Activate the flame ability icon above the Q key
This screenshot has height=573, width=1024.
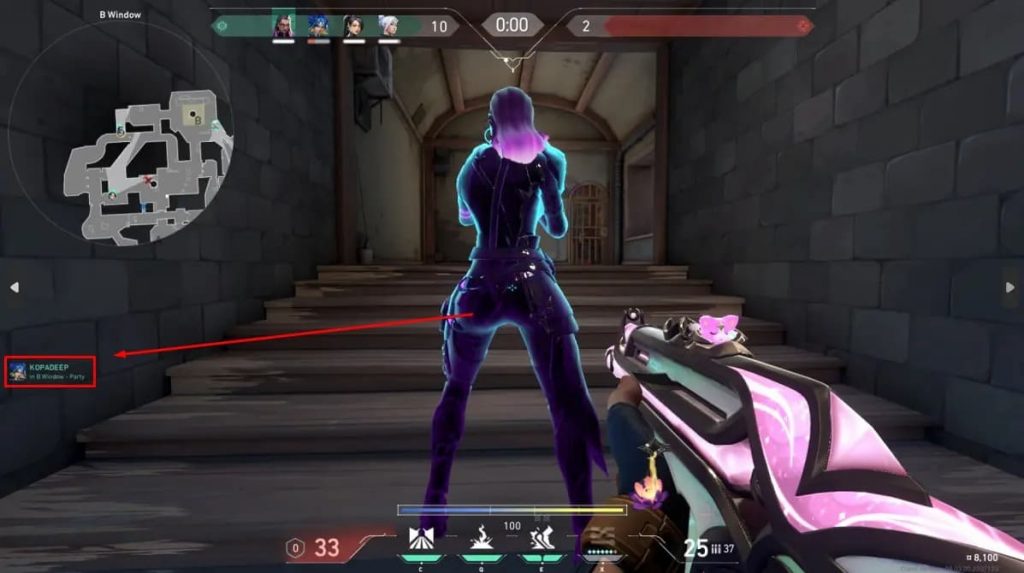coord(478,540)
